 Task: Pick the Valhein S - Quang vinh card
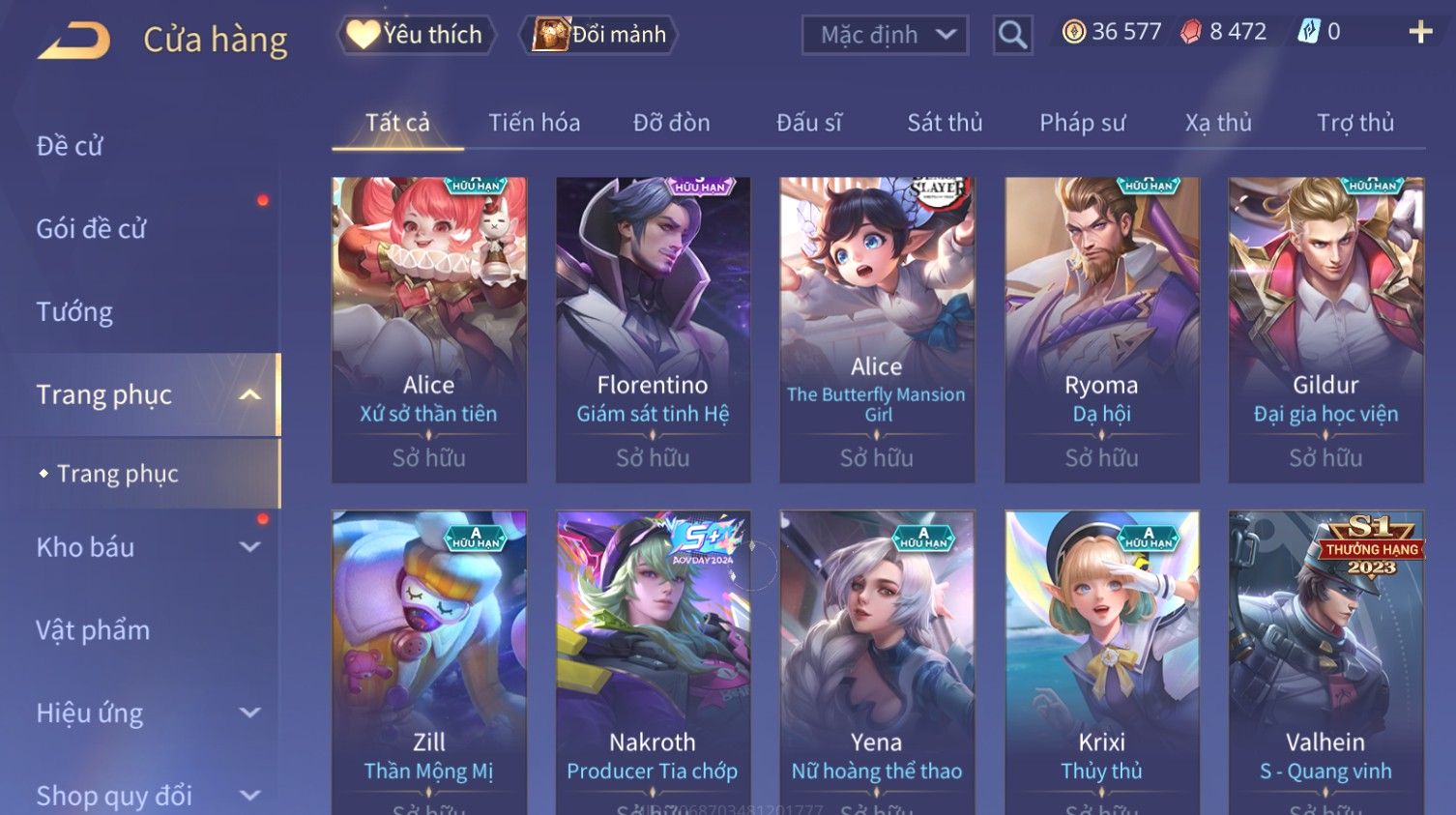(x=1325, y=662)
